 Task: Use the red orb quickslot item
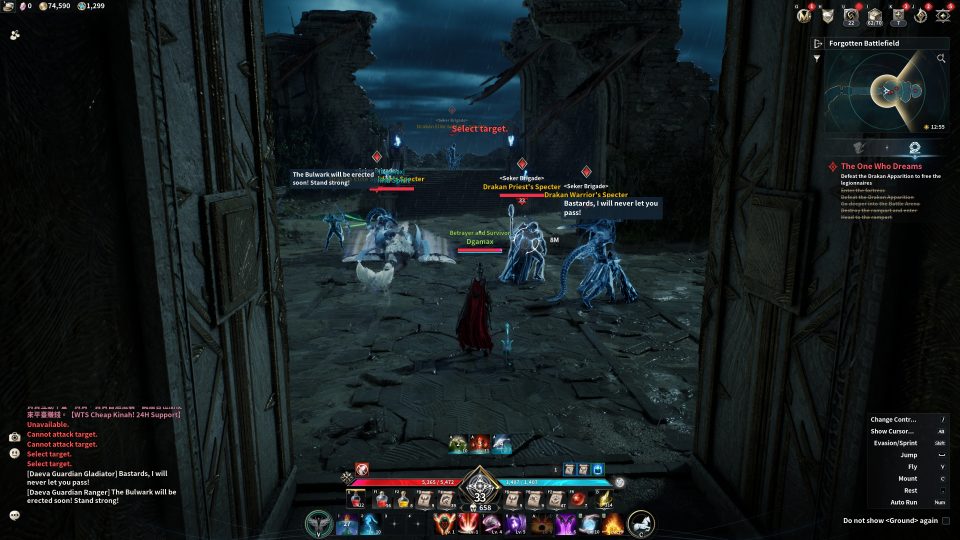click(x=579, y=499)
